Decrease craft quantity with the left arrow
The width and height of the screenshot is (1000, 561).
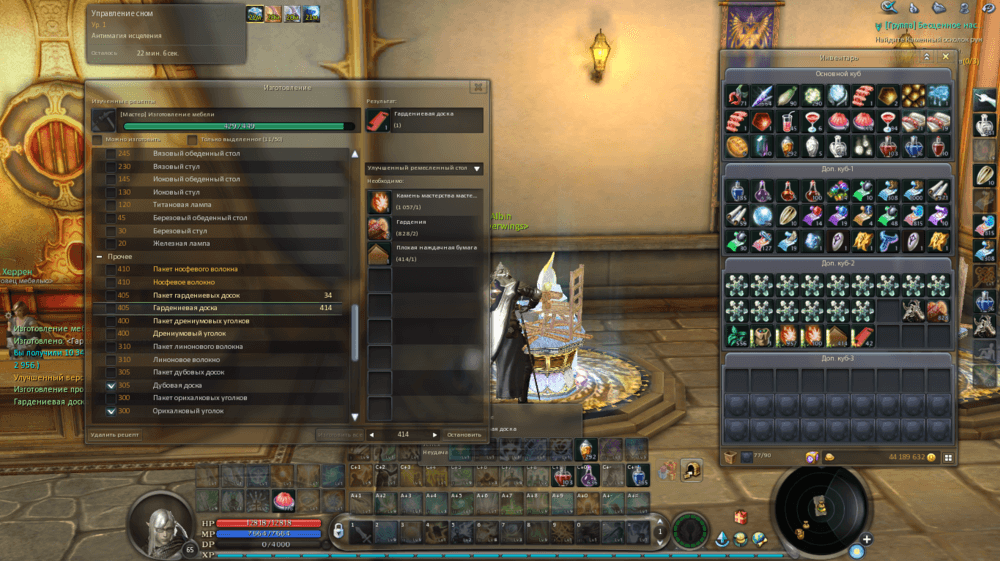[373, 435]
